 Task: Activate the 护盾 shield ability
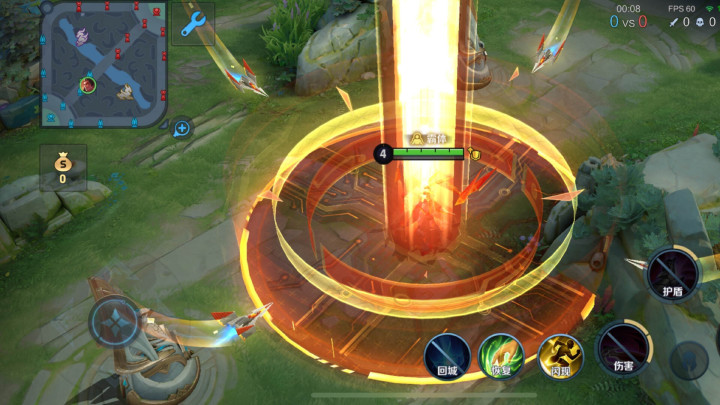click(x=672, y=273)
